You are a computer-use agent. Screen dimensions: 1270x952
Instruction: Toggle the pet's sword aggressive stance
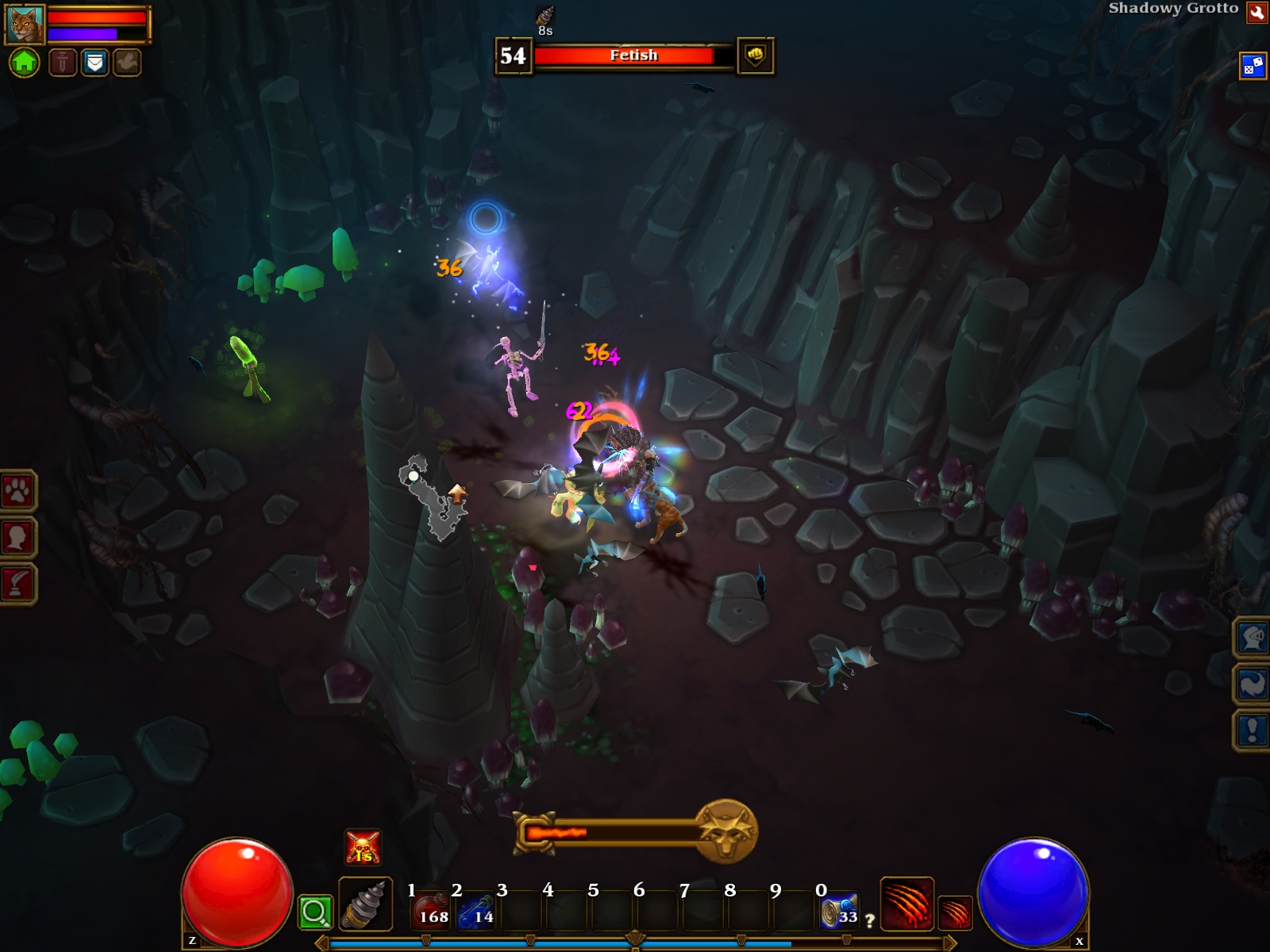pyautogui.click(x=63, y=62)
